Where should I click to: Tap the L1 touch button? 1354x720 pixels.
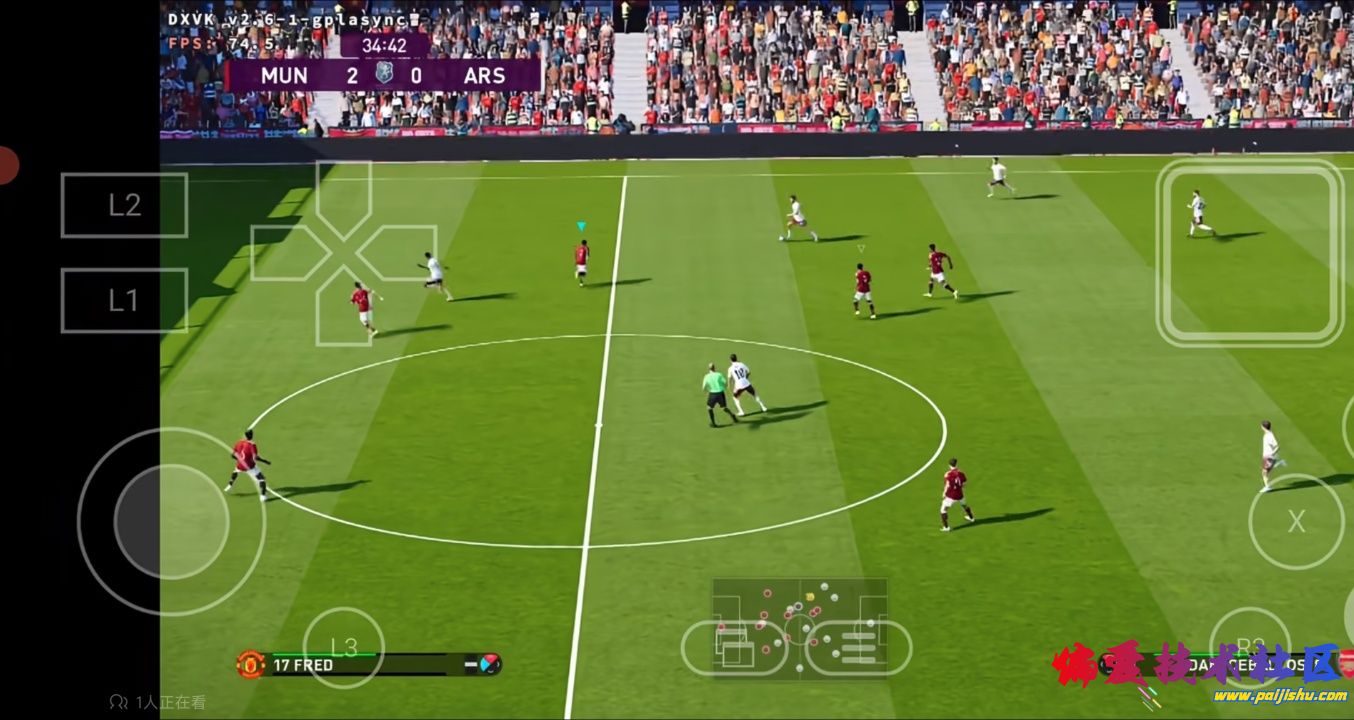(124, 300)
